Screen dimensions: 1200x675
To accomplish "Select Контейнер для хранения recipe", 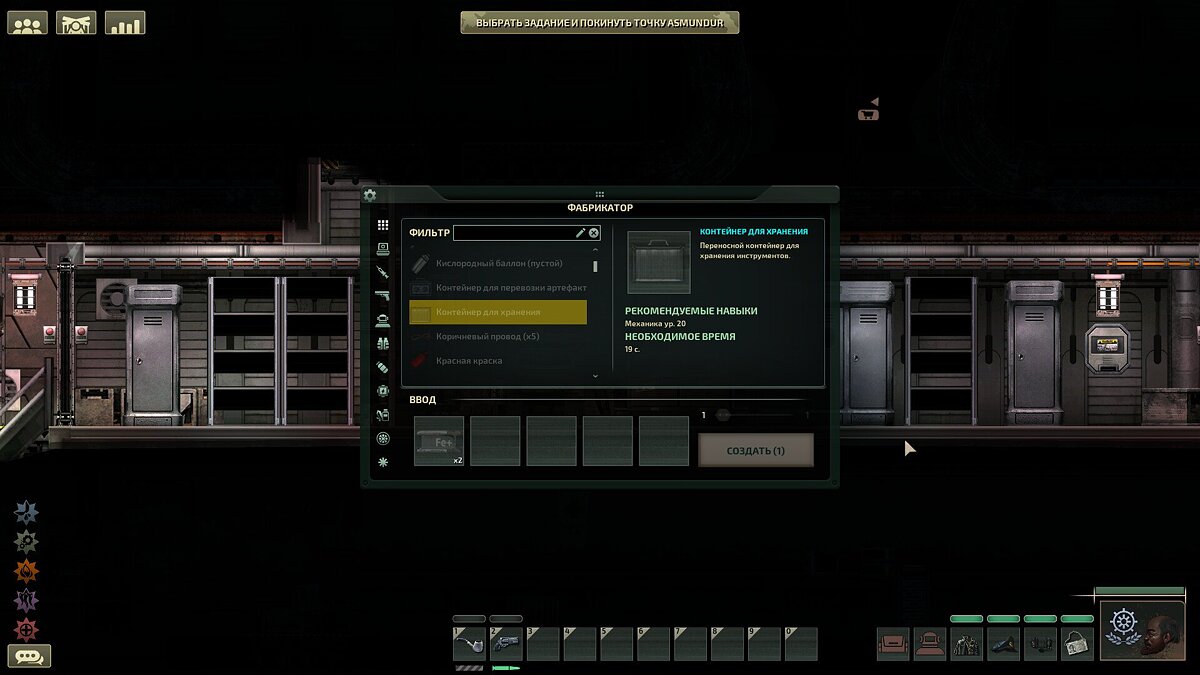I will pyautogui.click(x=497, y=312).
